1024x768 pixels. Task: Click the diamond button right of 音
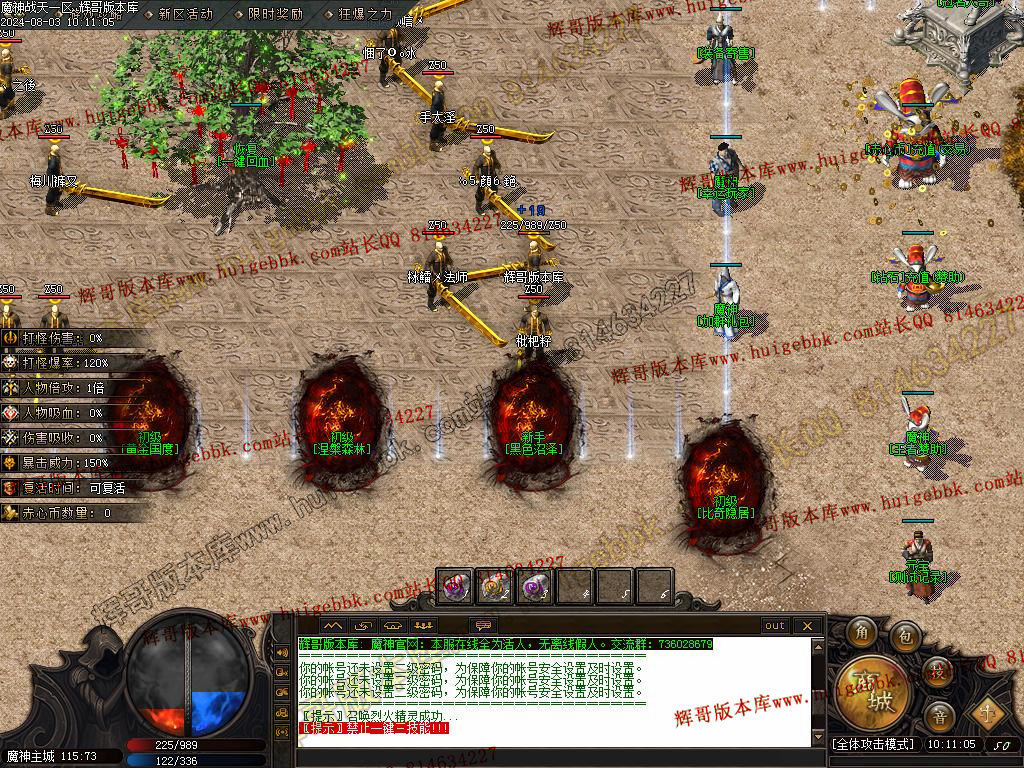click(x=988, y=713)
